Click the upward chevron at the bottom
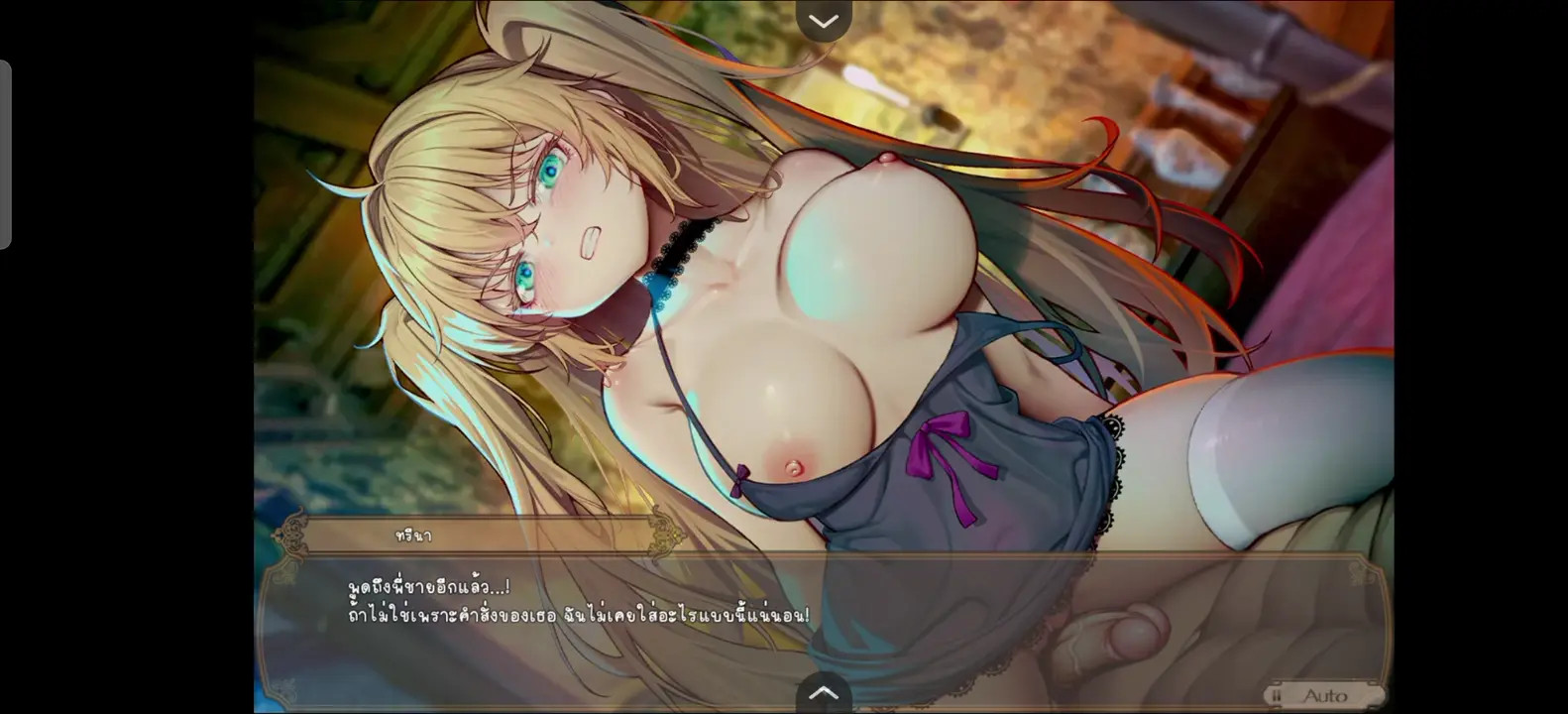This screenshot has height=714, width=1568. pos(824,692)
